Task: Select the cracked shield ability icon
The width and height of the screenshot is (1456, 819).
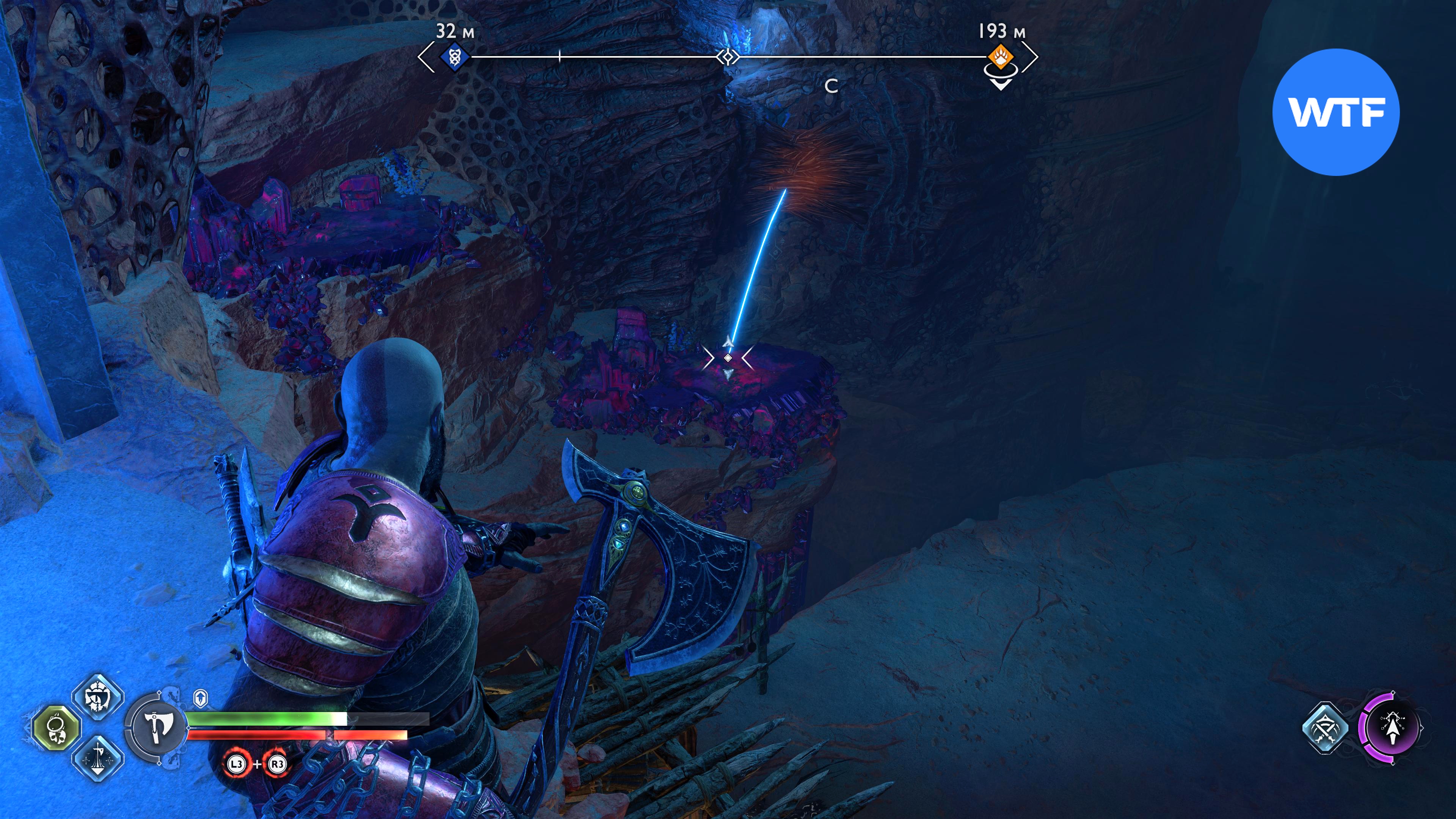Action: (x=98, y=698)
